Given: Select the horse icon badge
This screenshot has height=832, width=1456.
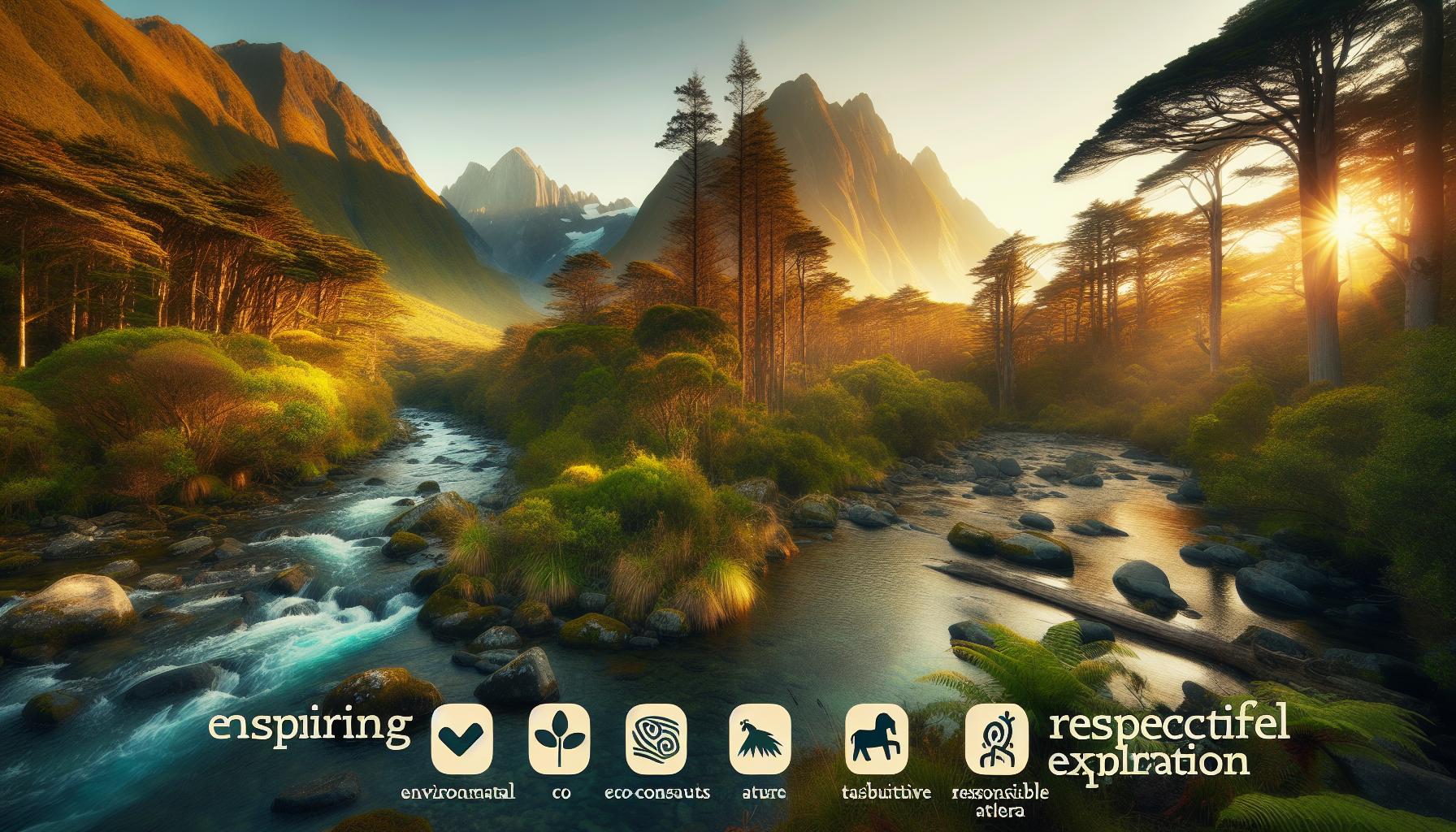Looking at the screenshot, I should click(876, 738).
